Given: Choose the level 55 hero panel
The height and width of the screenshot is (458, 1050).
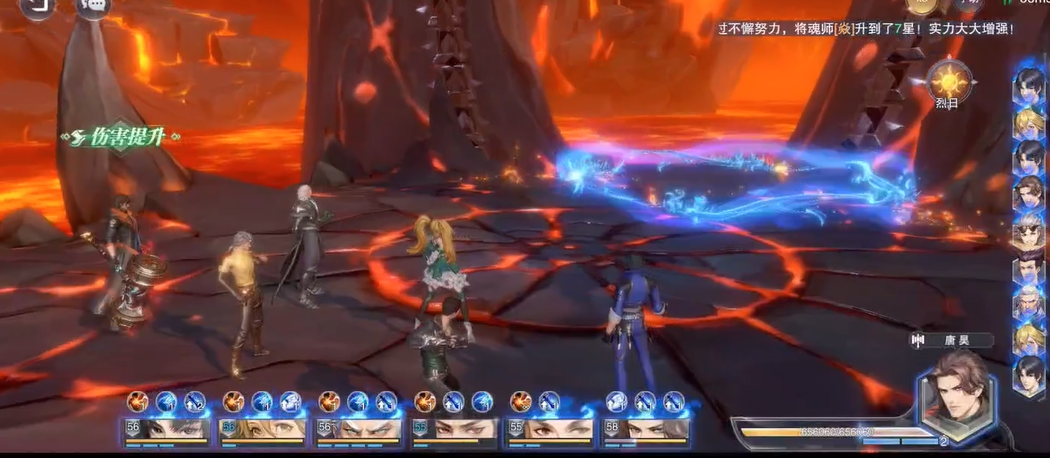Looking at the screenshot, I should coord(550,430).
